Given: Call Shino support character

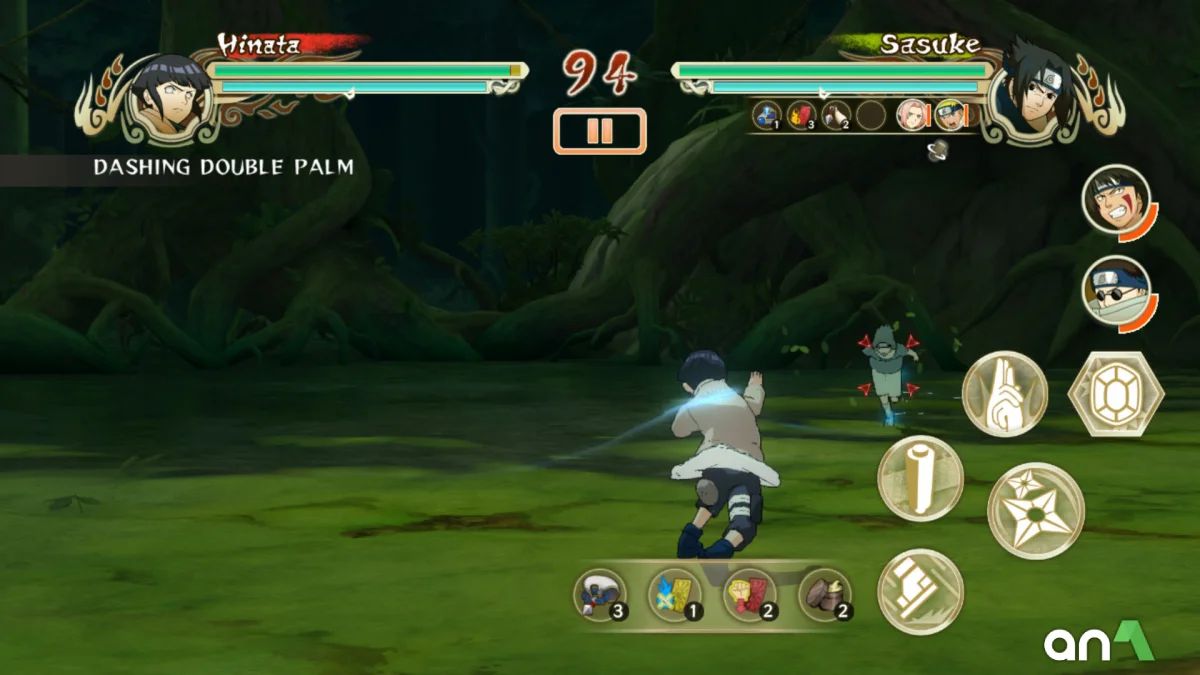Looking at the screenshot, I should tap(1115, 291).
